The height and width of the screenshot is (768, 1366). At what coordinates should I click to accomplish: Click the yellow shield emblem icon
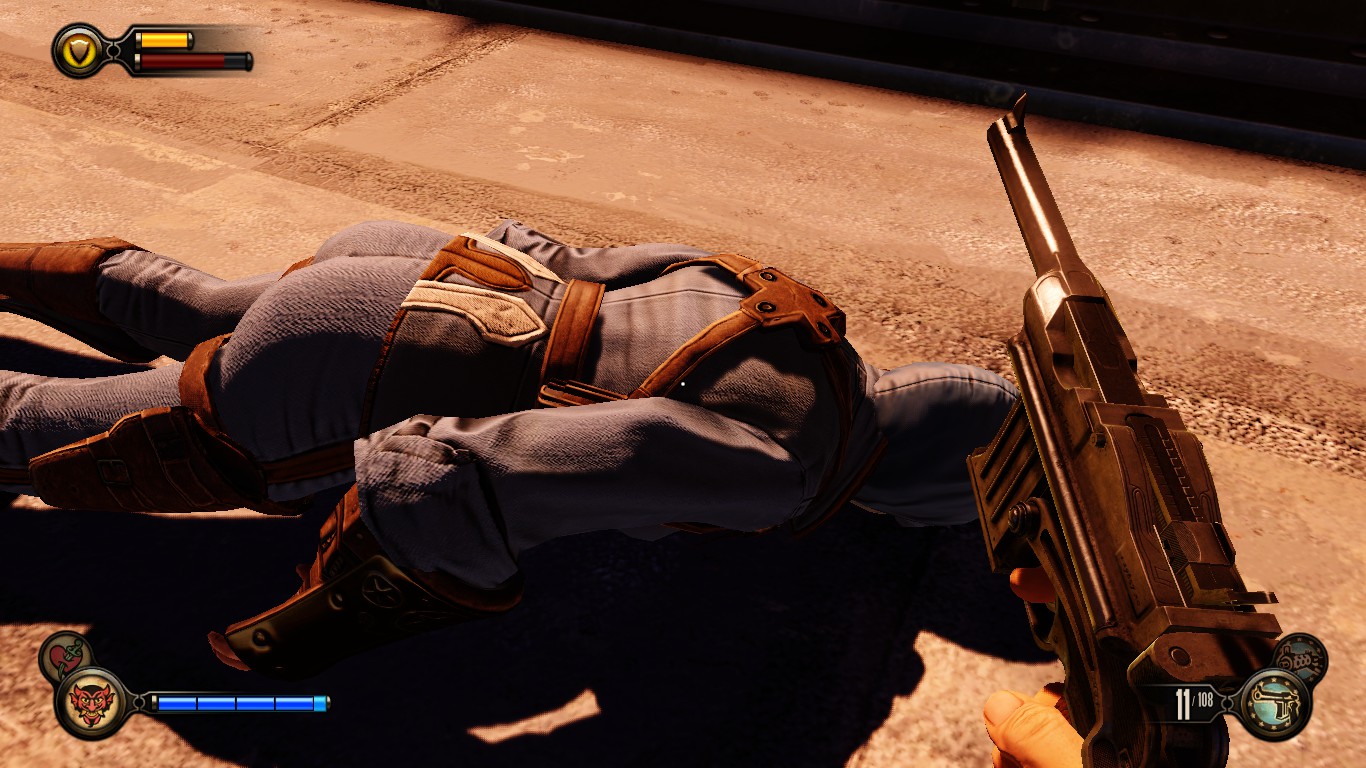point(77,51)
